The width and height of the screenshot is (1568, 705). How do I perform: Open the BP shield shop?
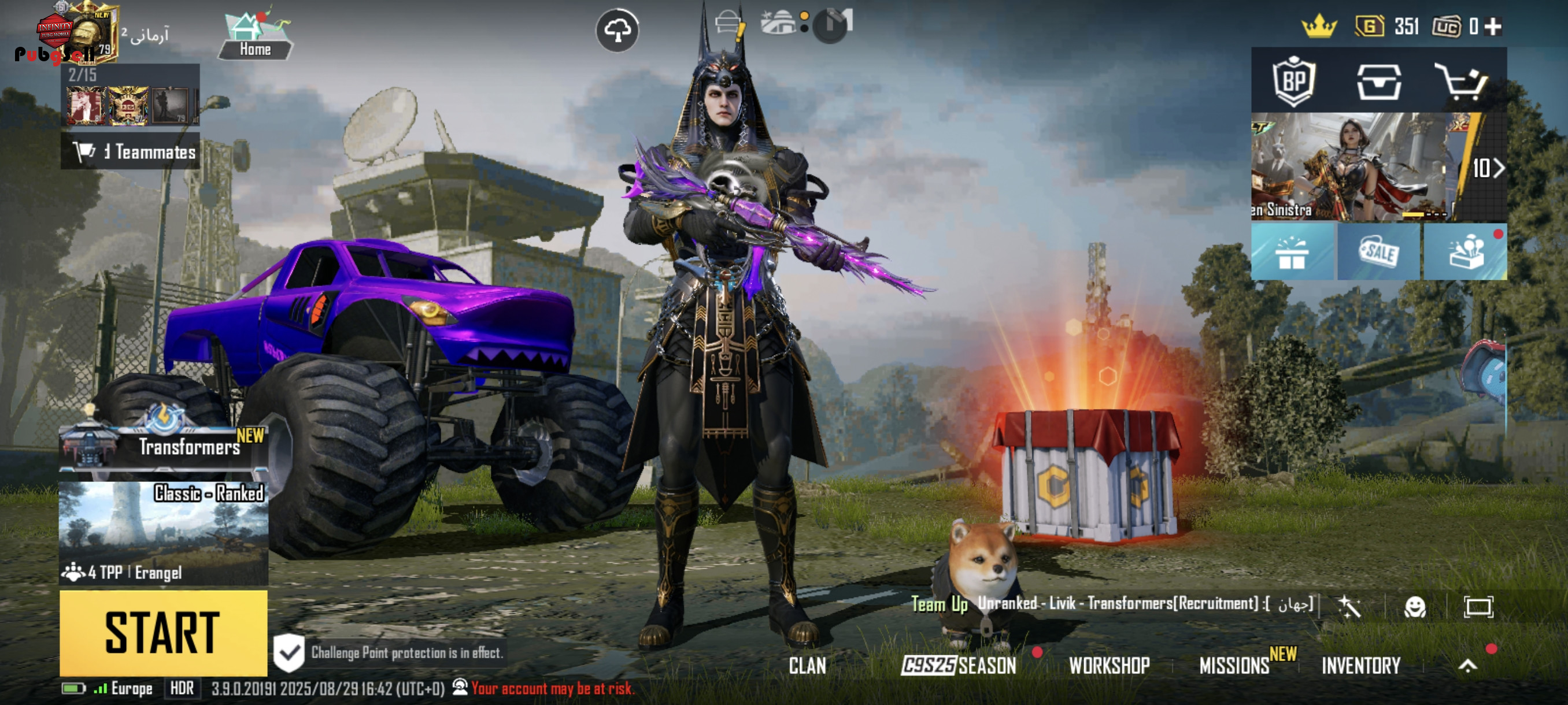point(1293,81)
